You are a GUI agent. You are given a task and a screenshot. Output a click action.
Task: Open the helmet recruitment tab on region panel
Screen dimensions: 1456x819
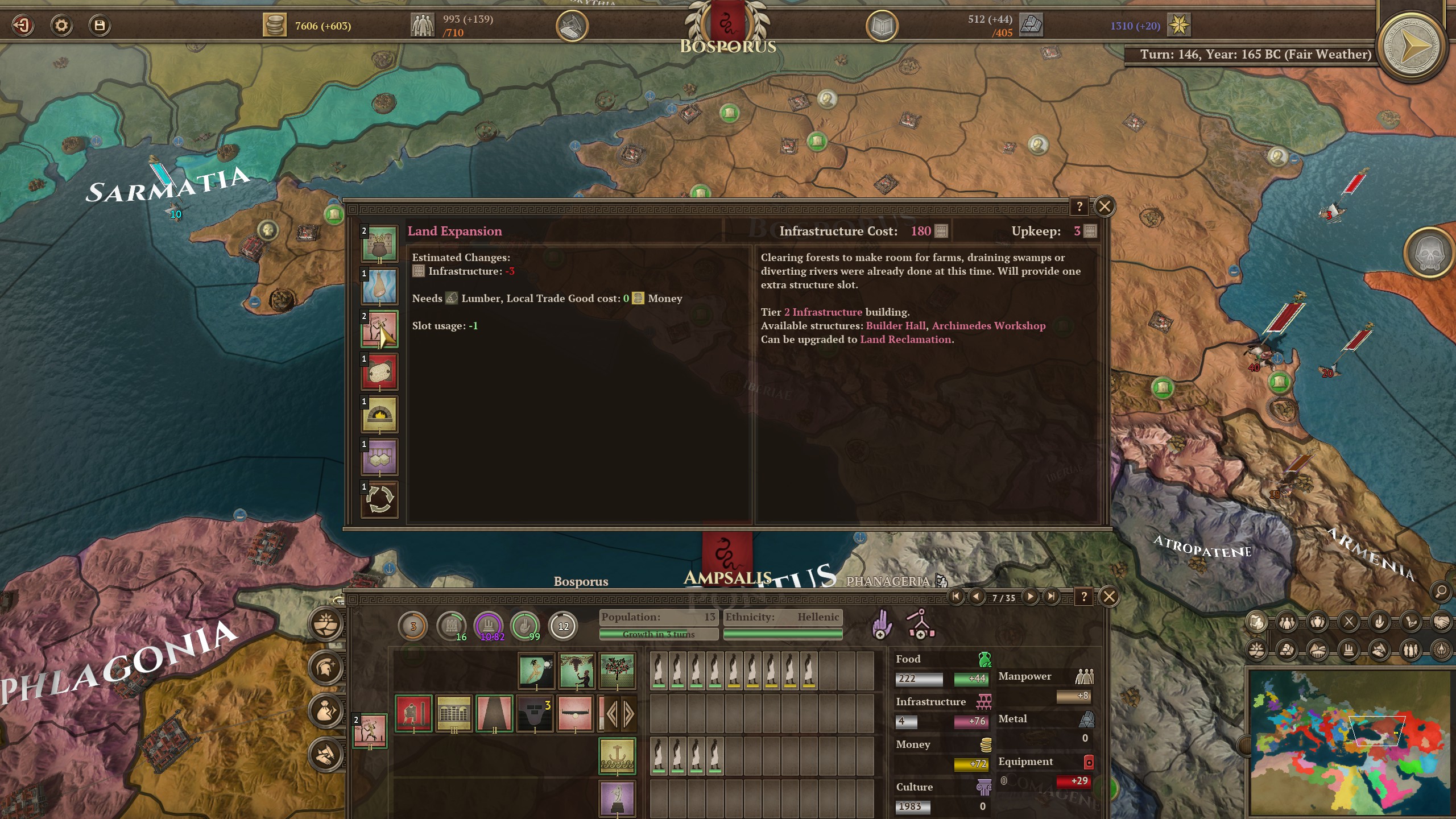click(x=326, y=667)
